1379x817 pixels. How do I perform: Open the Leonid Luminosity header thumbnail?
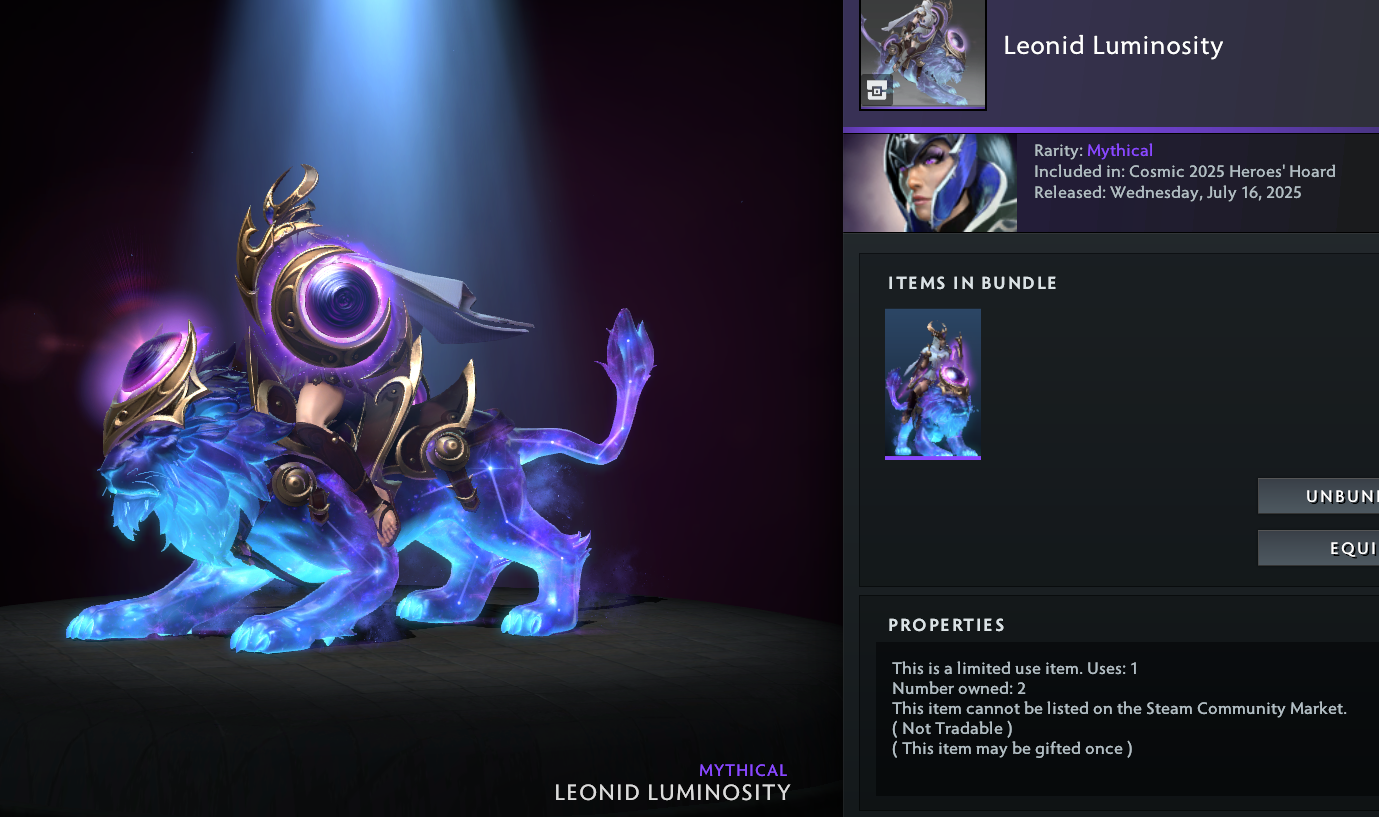click(922, 53)
